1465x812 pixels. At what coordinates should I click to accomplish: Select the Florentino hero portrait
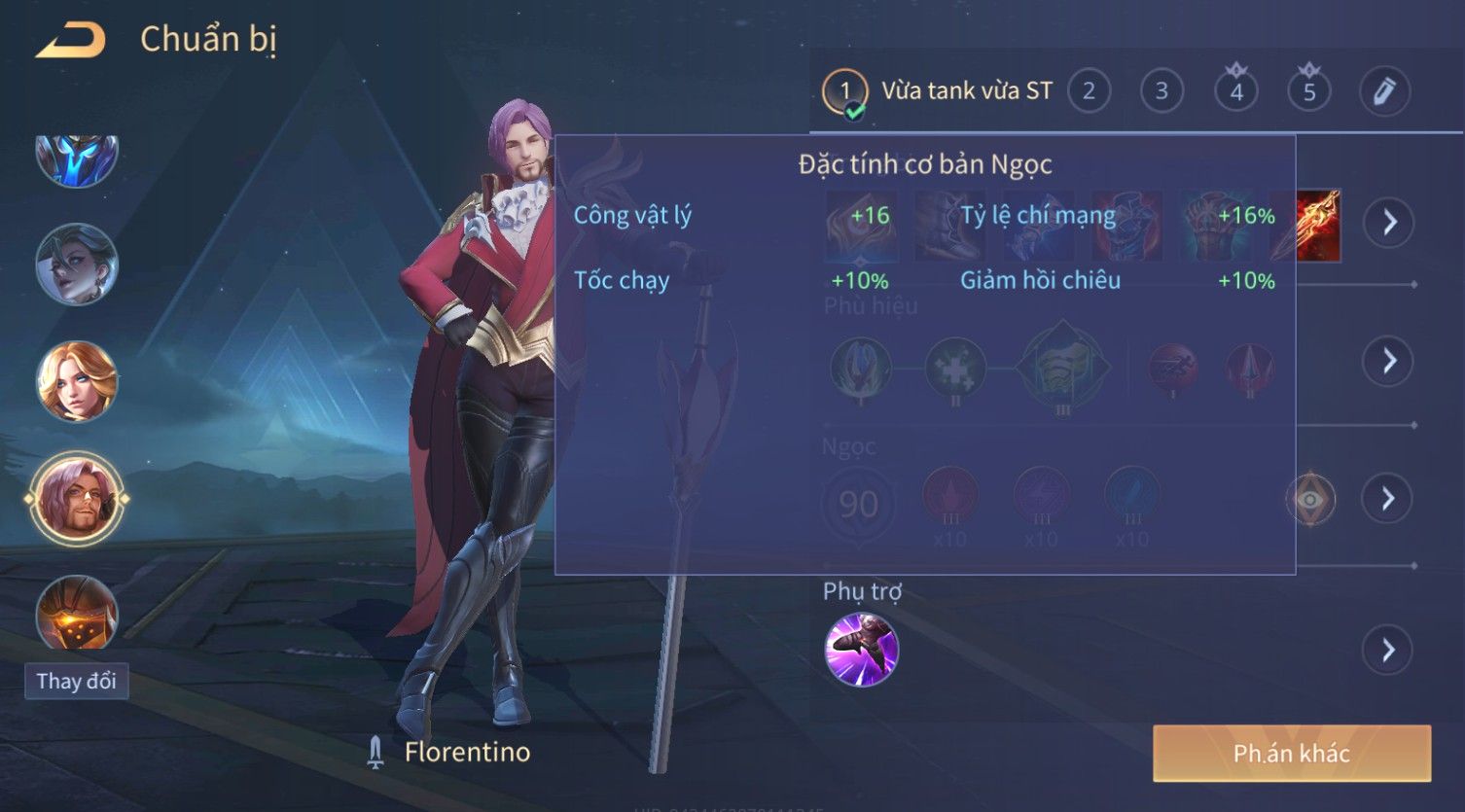(x=77, y=500)
